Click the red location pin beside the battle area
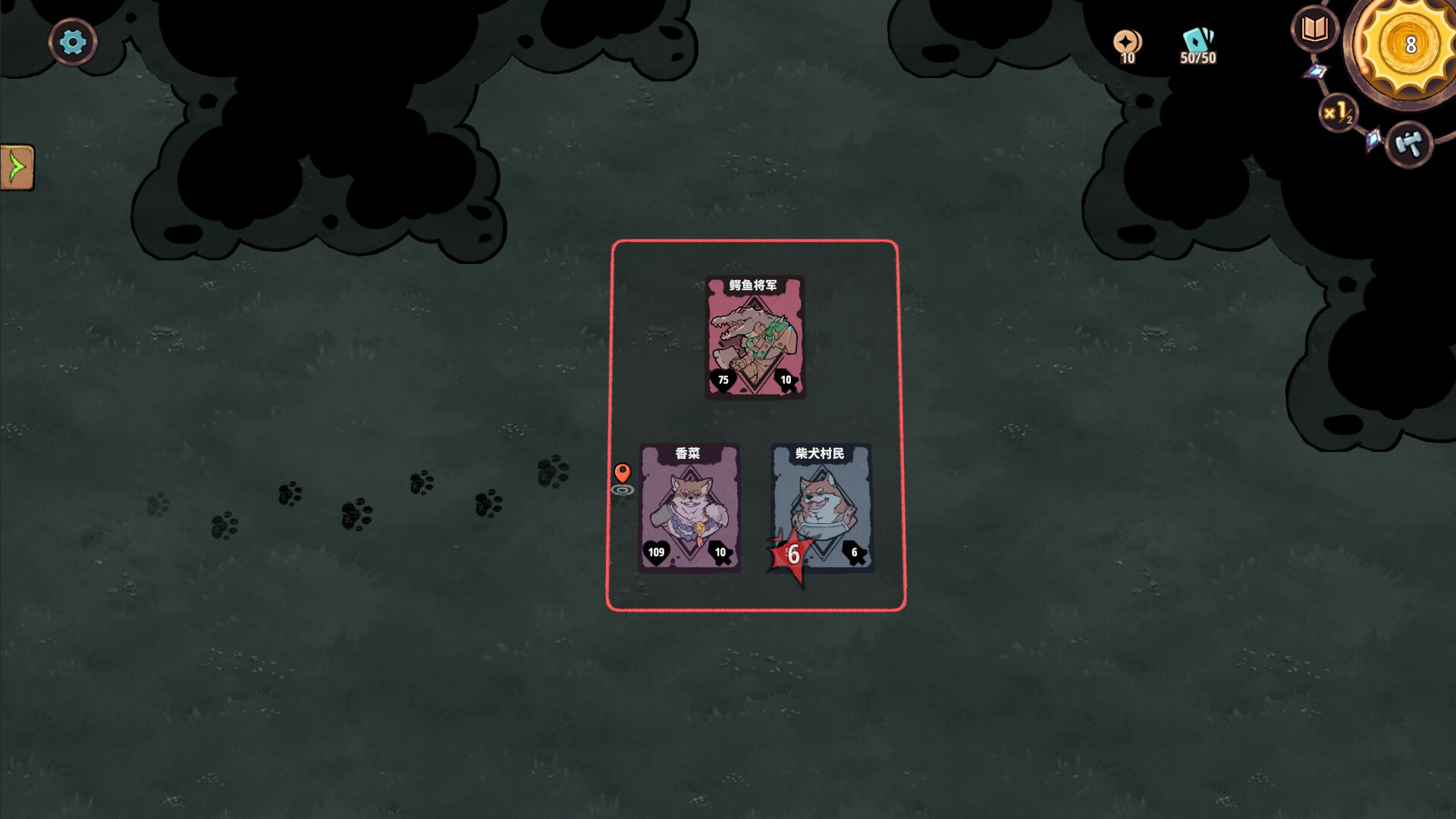The image size is (1456, 819). pos(623,474)
